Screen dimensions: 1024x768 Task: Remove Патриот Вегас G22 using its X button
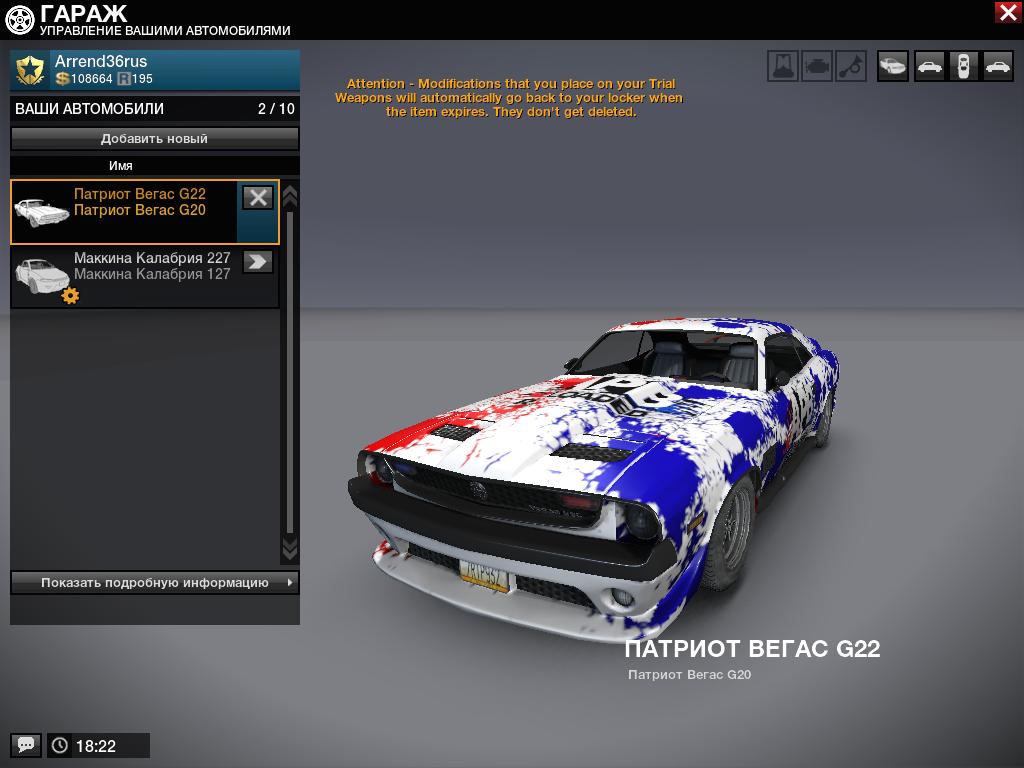pyautogui.click(x=258, y=197)
